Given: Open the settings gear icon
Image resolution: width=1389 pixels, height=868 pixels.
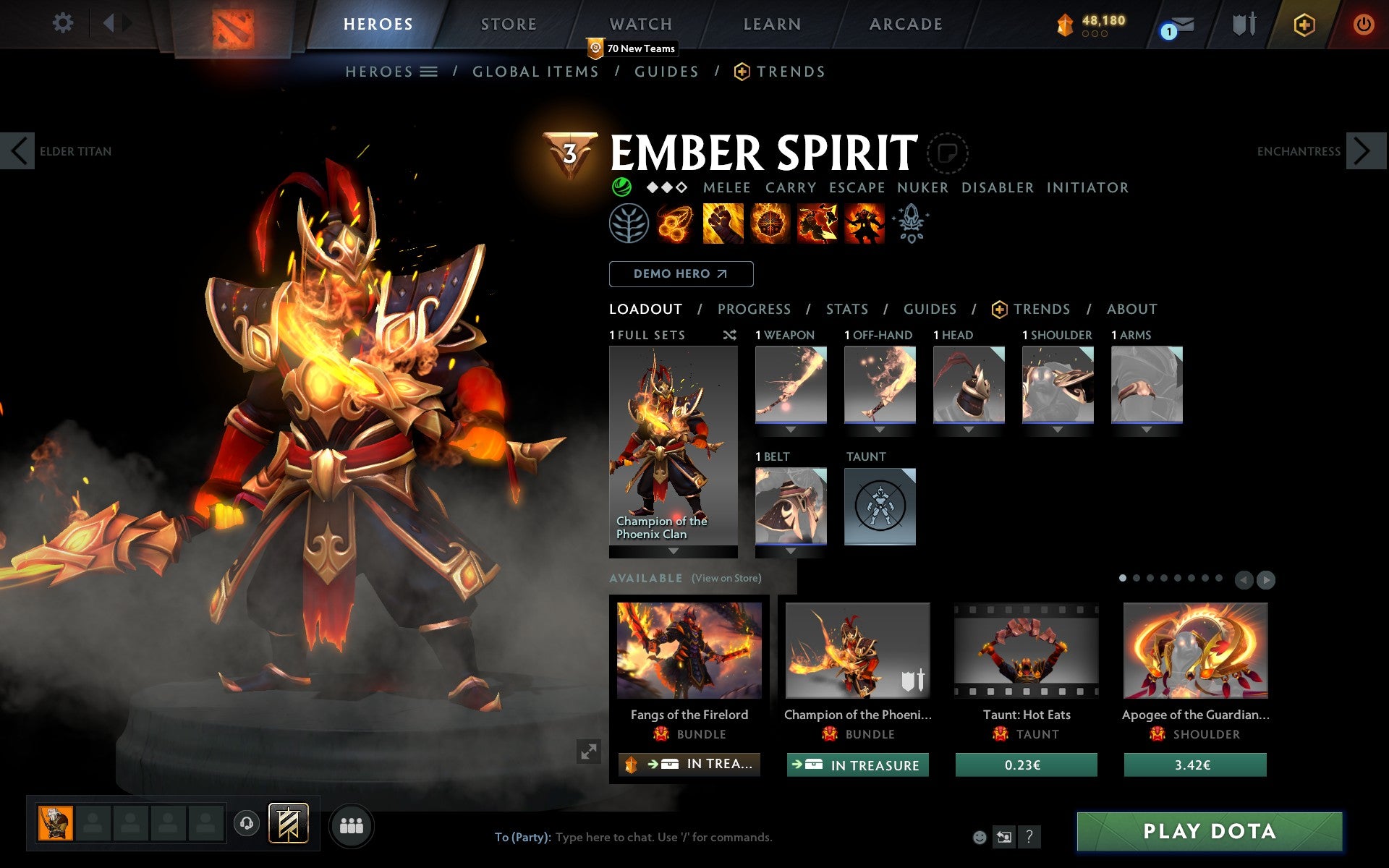Looking at the screenshot, I should (64, 23).
